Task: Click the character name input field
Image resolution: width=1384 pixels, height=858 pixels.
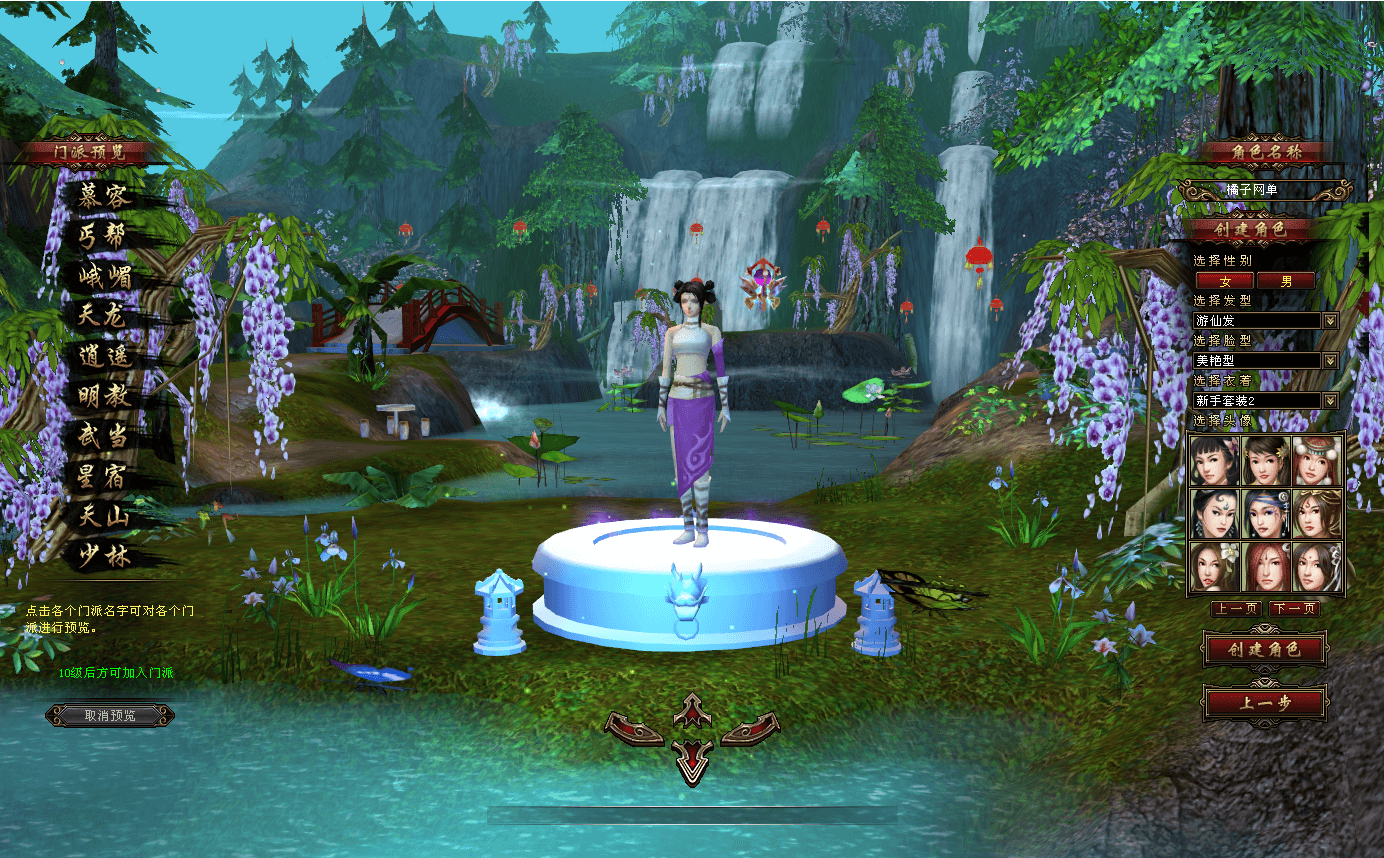Action: pos(1265,190)
